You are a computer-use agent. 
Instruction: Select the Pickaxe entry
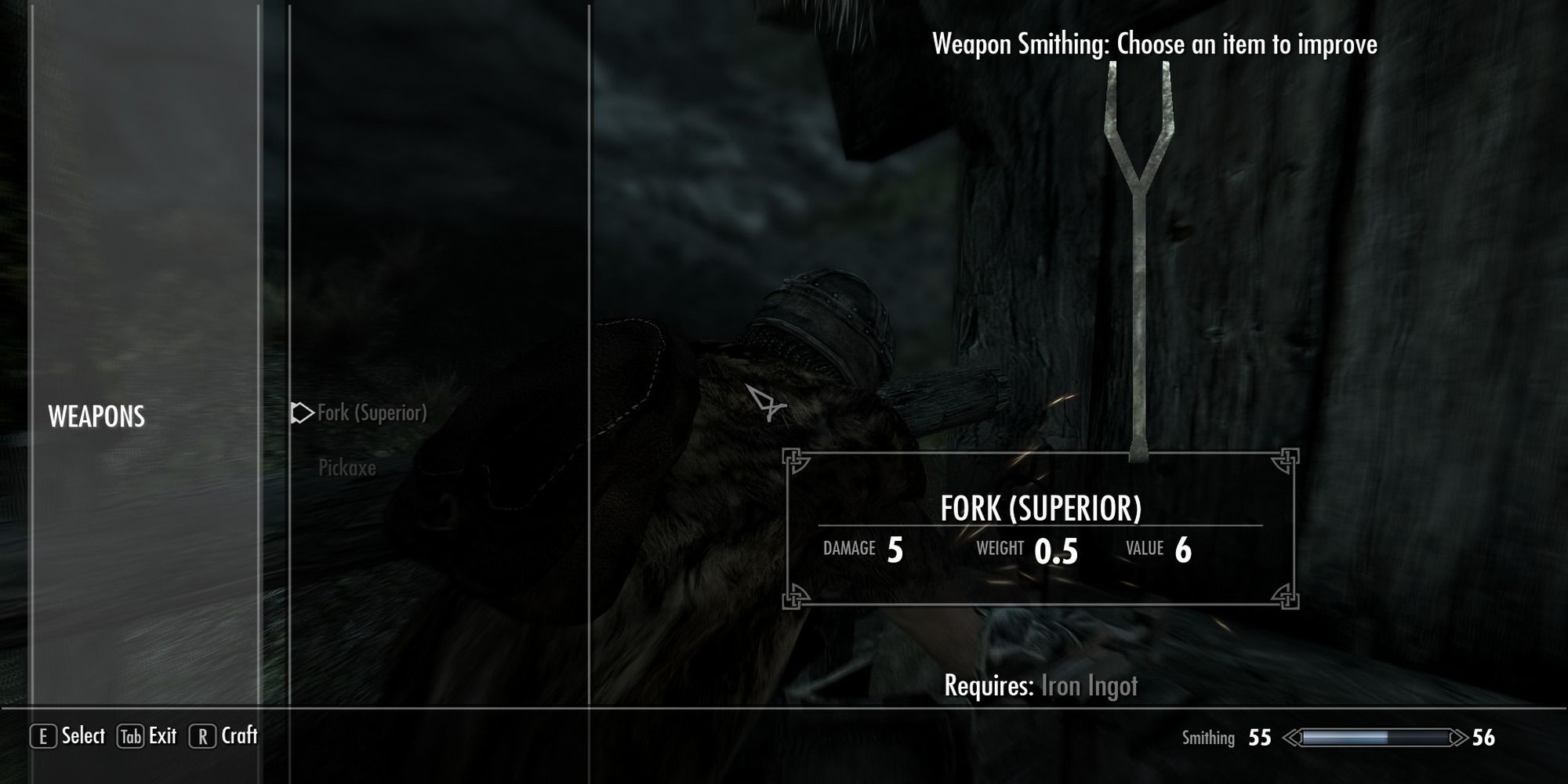(346, 469)
